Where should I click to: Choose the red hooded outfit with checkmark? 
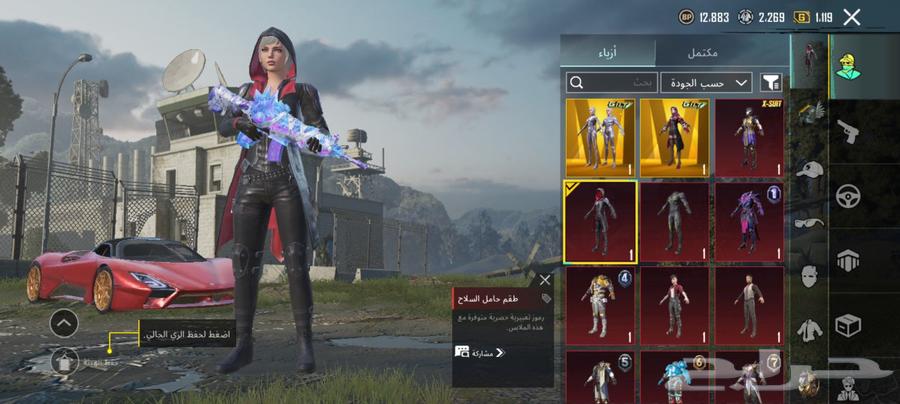pos(601,220)
